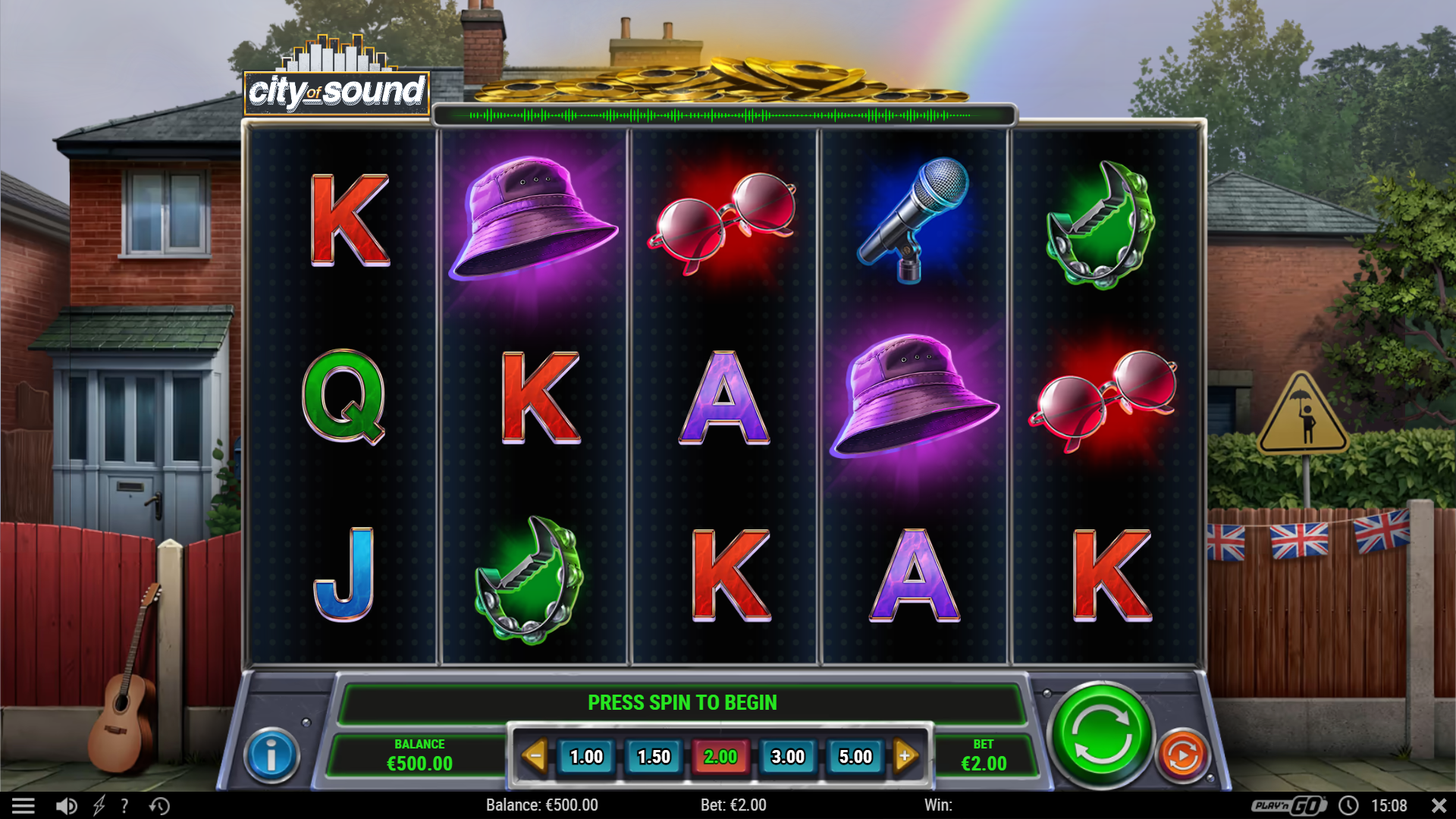
Task: Show the game history icon
Action: coord(159,805)
